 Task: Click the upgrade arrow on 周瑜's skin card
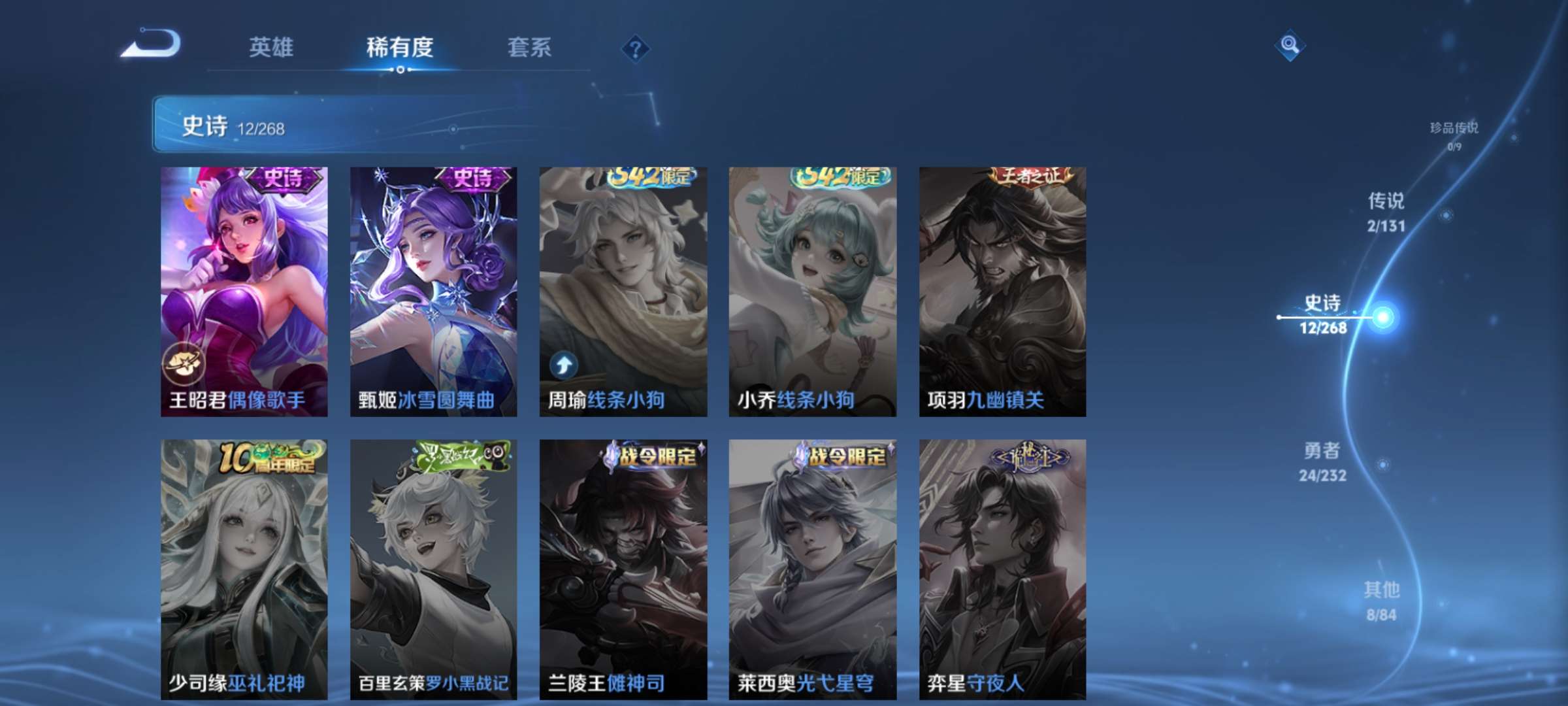coord(564,367)
